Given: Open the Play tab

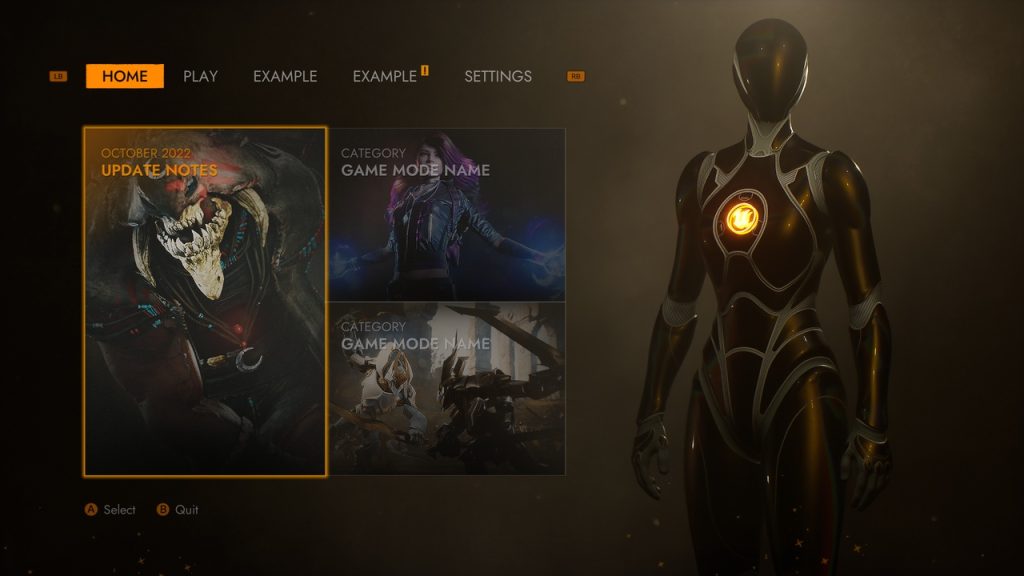Looking at the screenshot, I should click(200, 76).
